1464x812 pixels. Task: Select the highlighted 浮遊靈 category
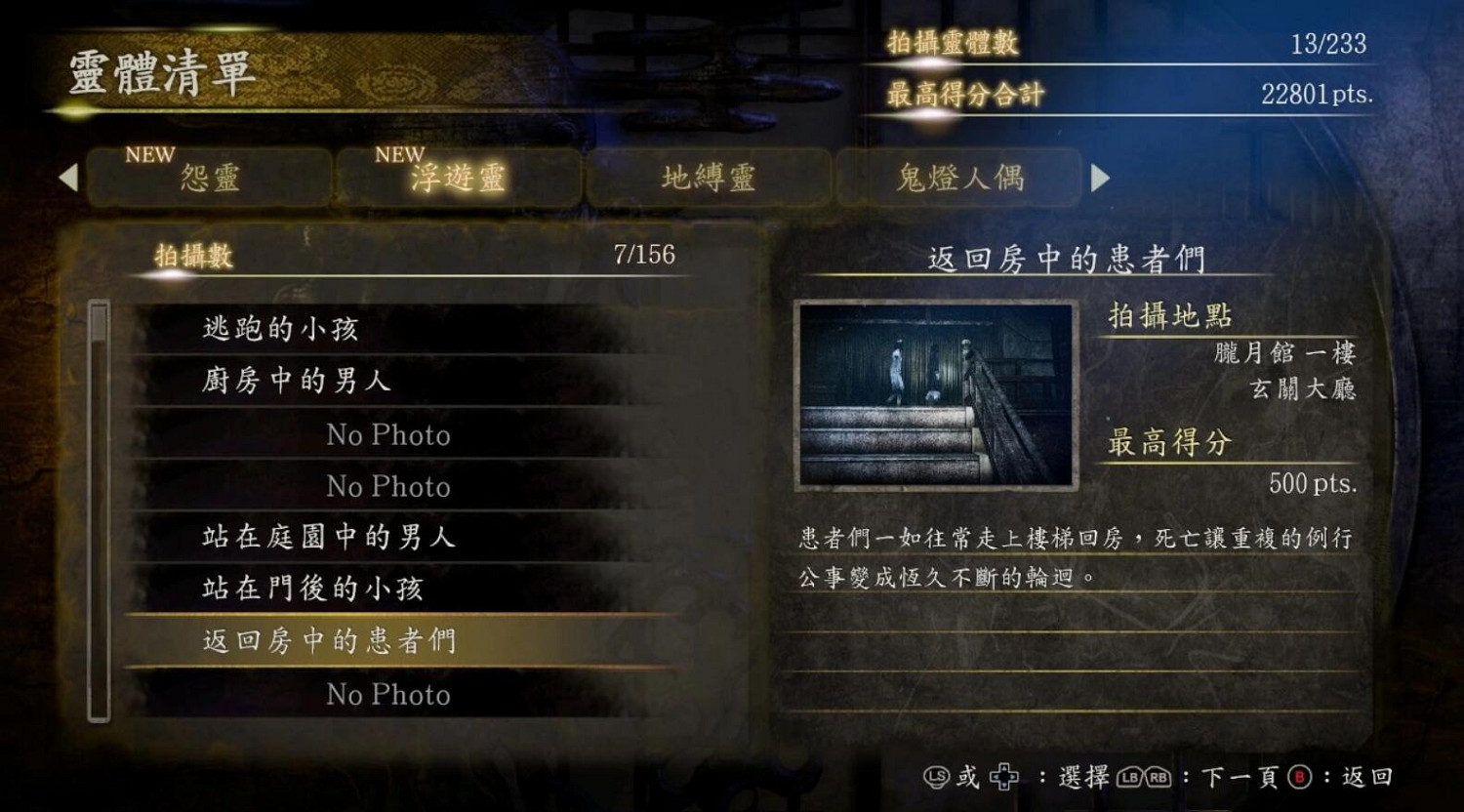[x=459, y=180]
